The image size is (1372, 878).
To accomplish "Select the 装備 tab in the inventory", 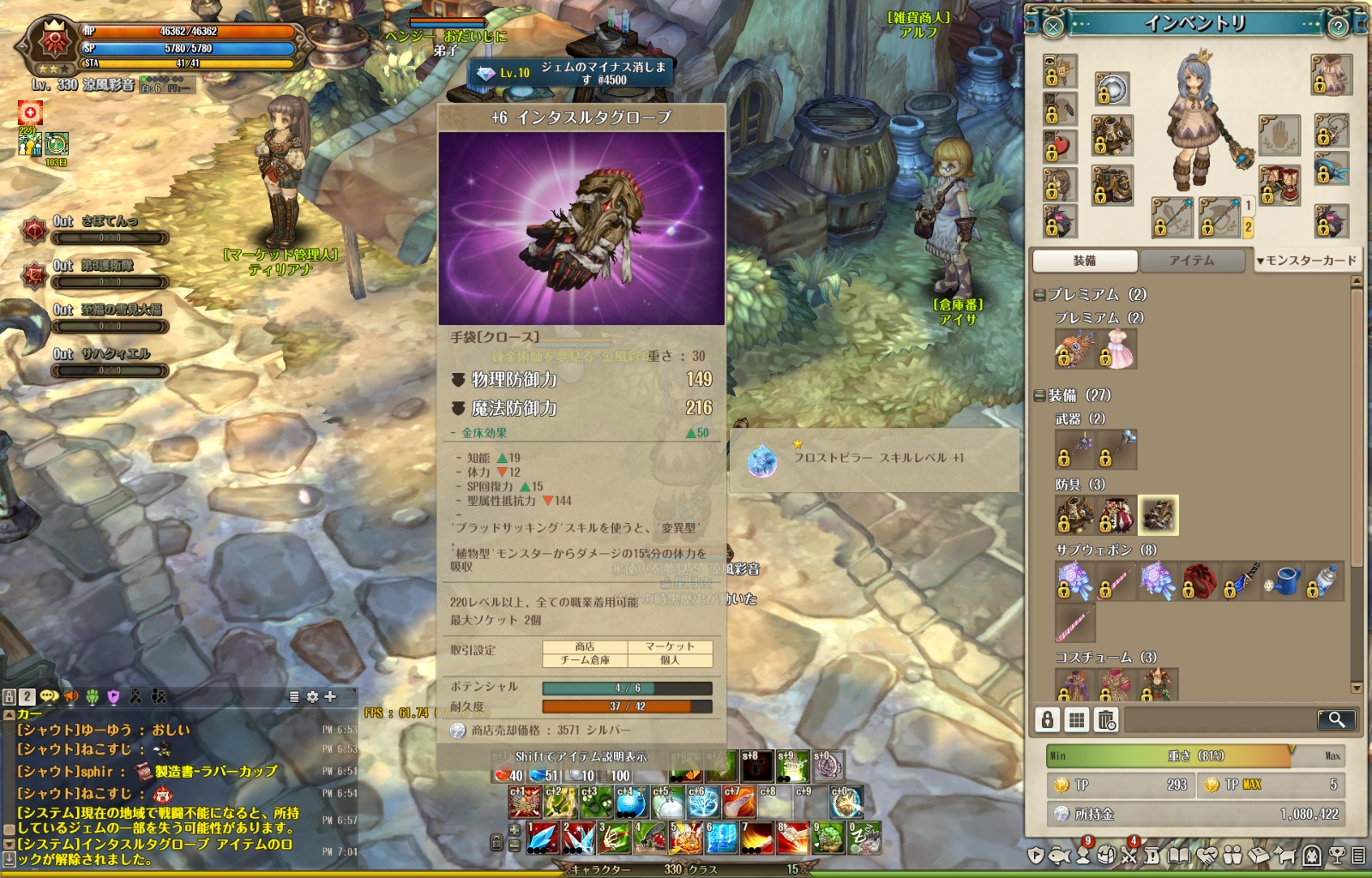I will click(1087, 262).
